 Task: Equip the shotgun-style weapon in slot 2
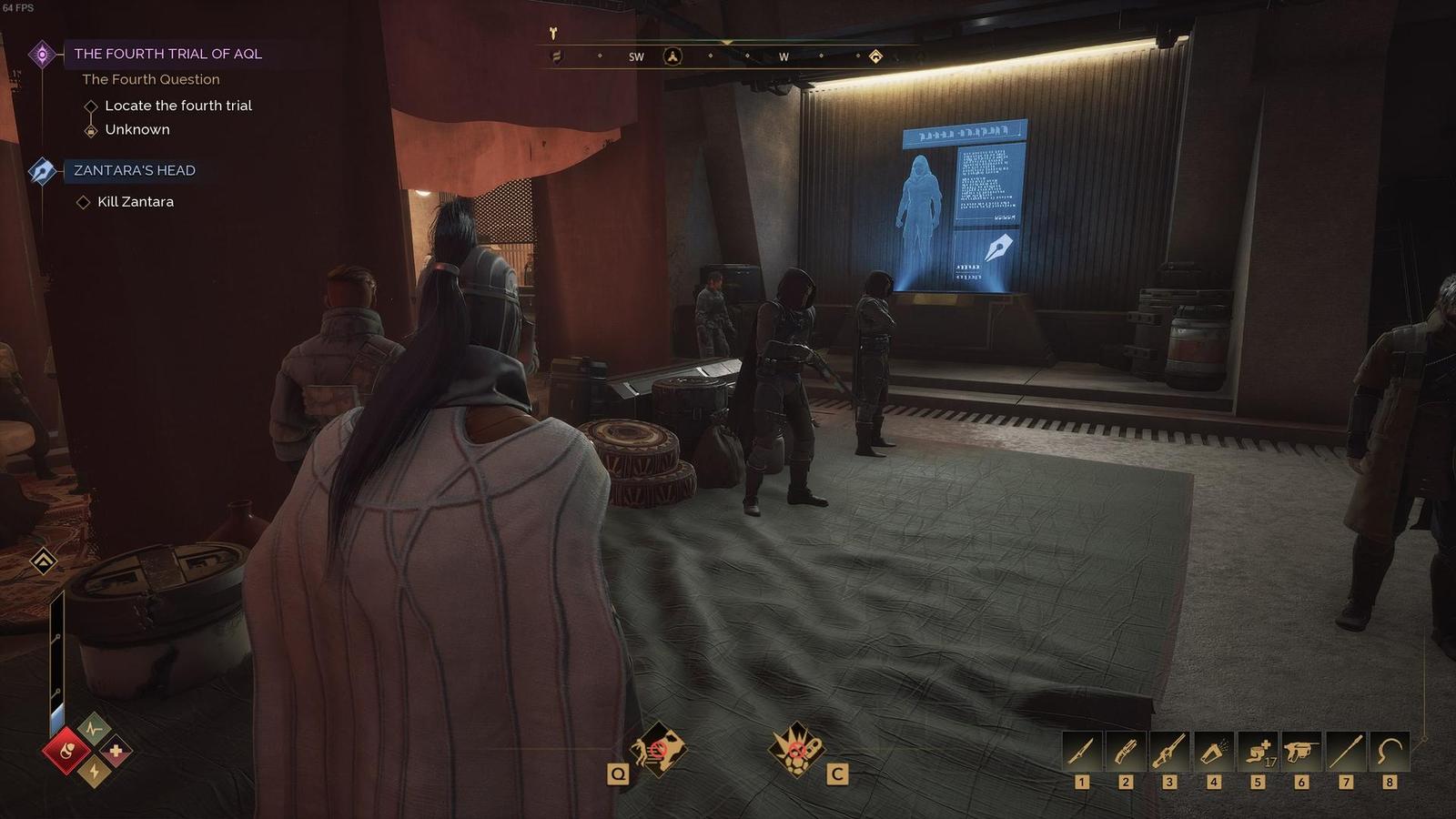pyautogui.click(x=1126, y=752)
